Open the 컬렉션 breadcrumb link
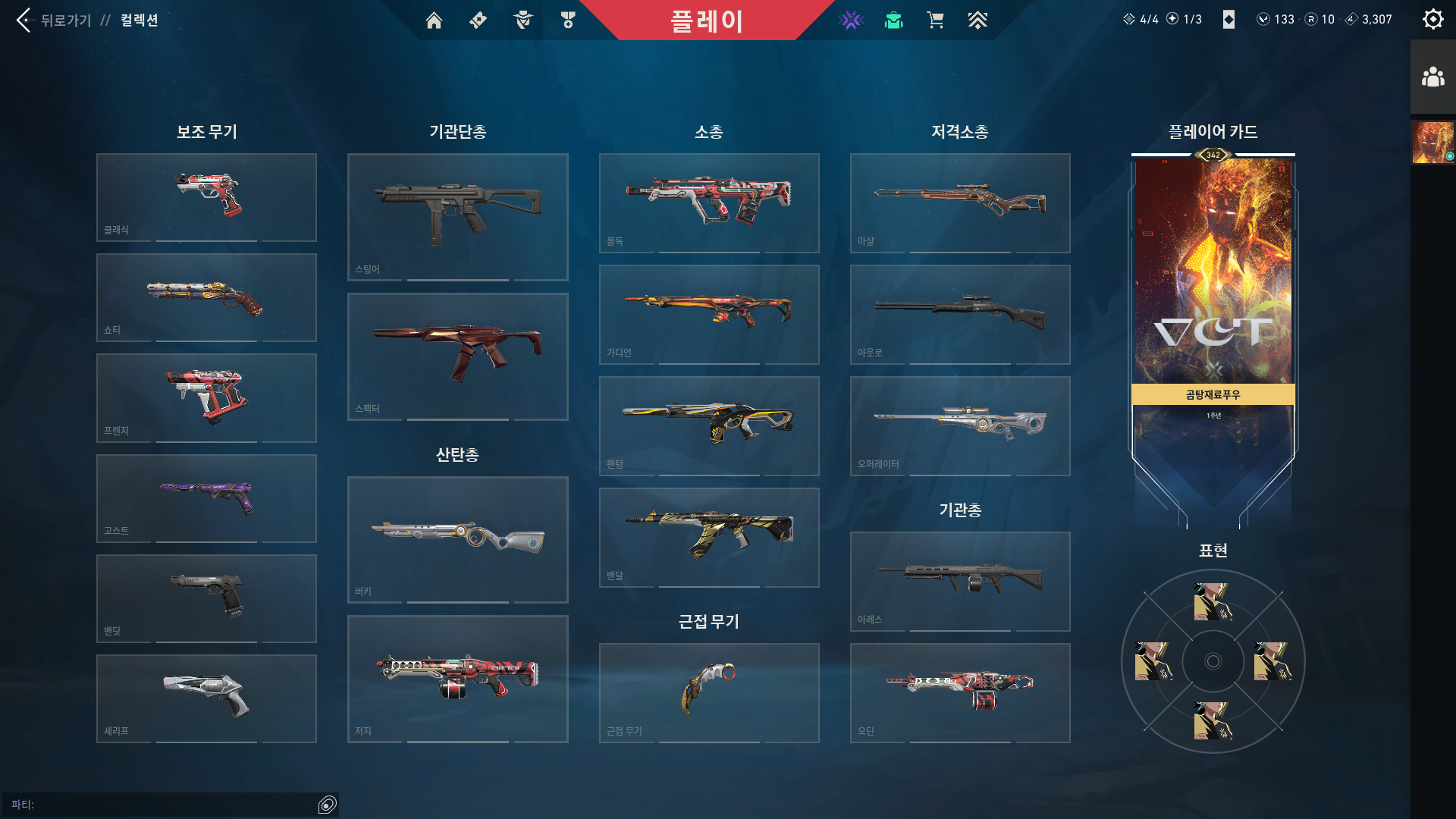This screenshot has width=1456, height=819. (x=138, y=20)
